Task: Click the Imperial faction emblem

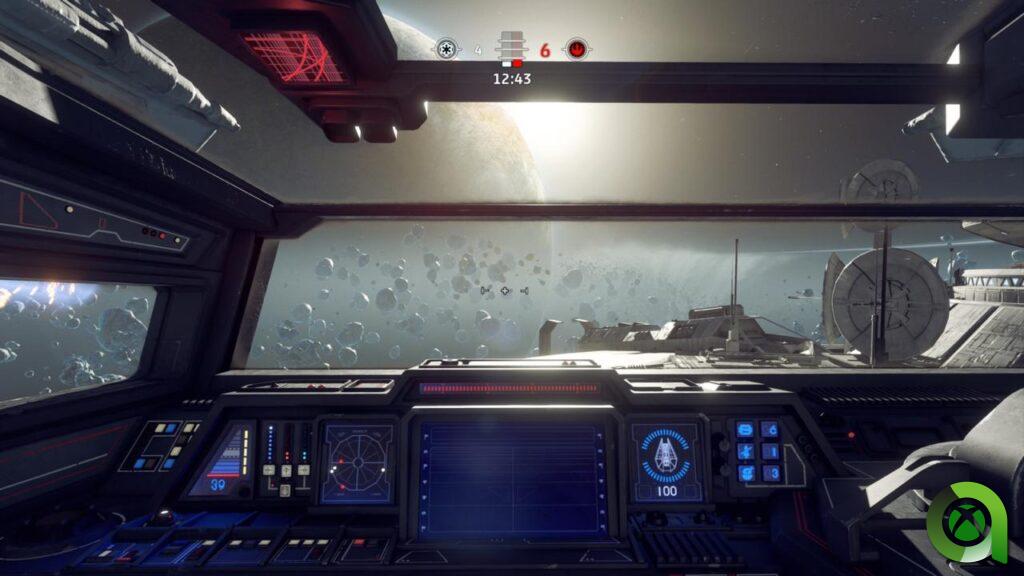Action: [446, 49]
